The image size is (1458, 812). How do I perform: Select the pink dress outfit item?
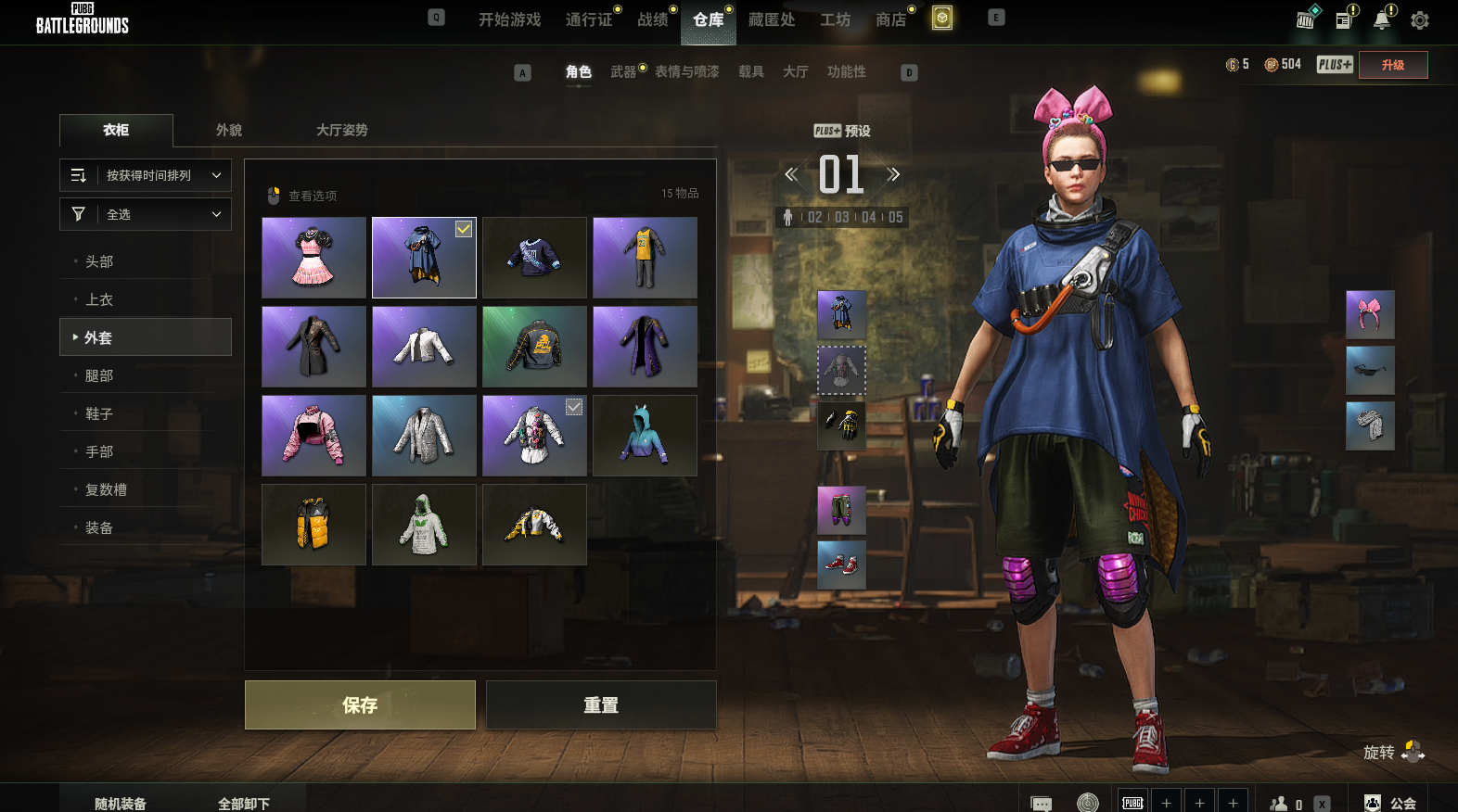coord(313,258)
